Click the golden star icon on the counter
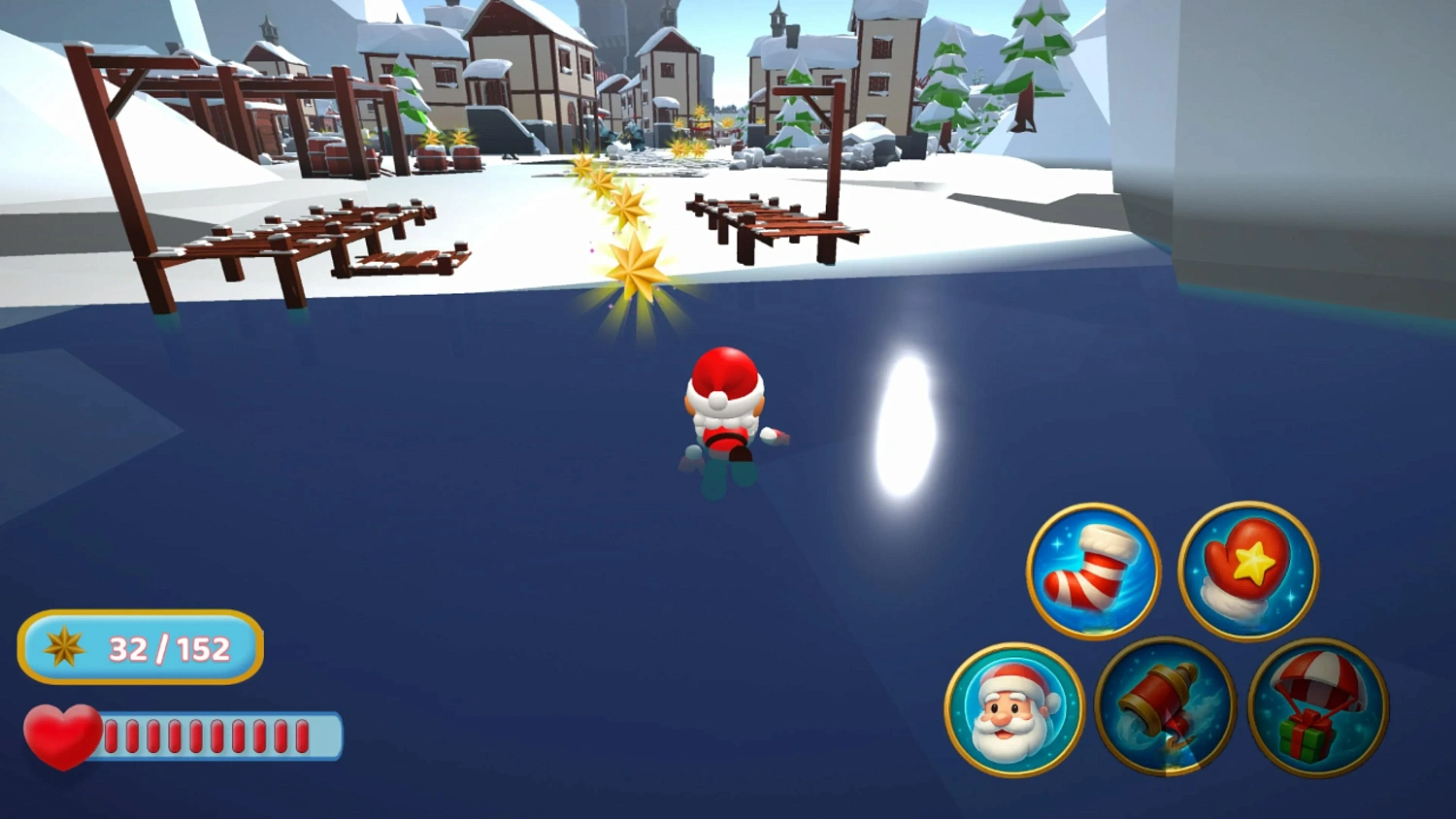This screenshot has width=1456, height=819. [63, 648]
